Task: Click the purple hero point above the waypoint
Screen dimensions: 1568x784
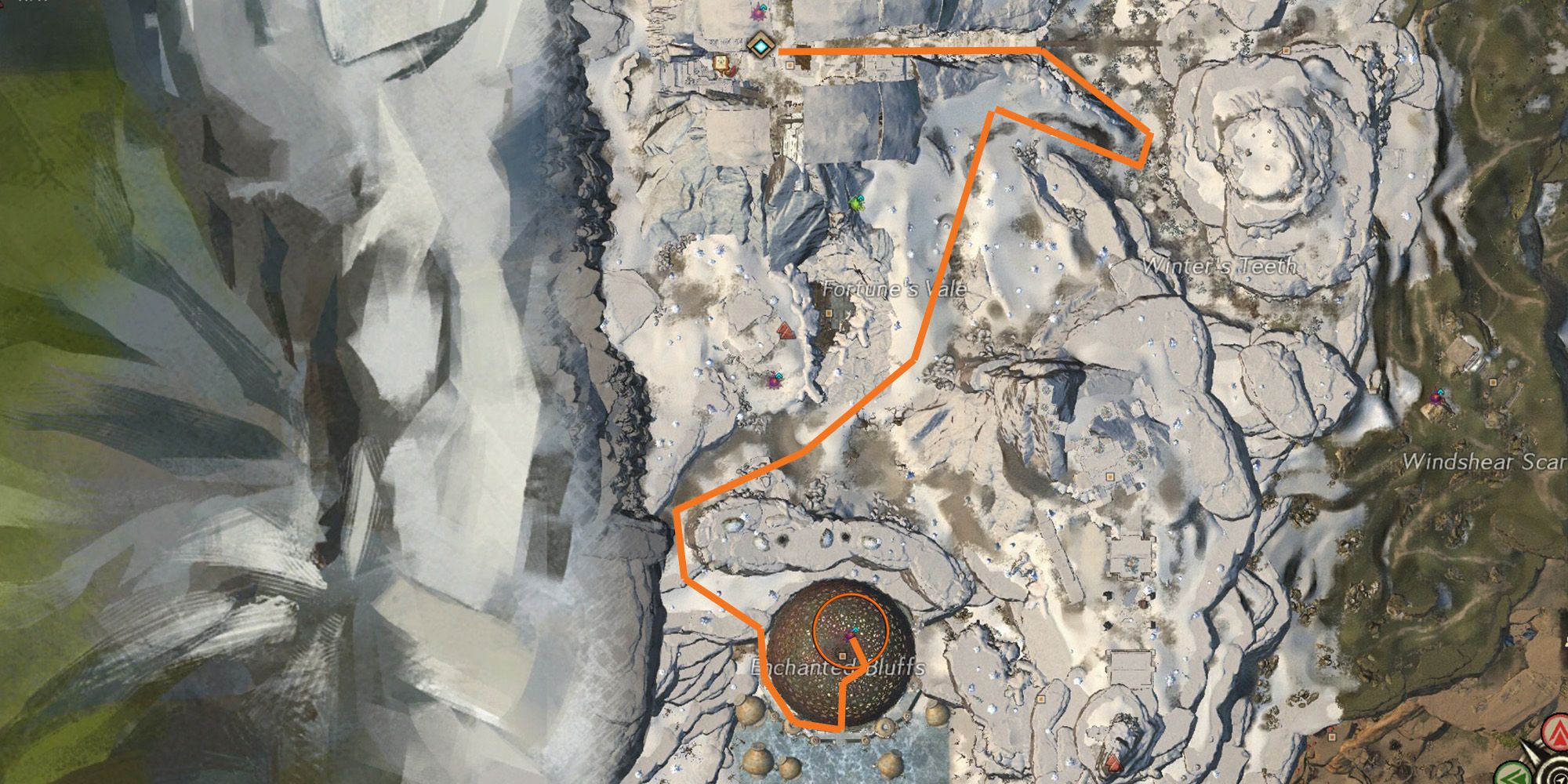Action: coord(760,13)
